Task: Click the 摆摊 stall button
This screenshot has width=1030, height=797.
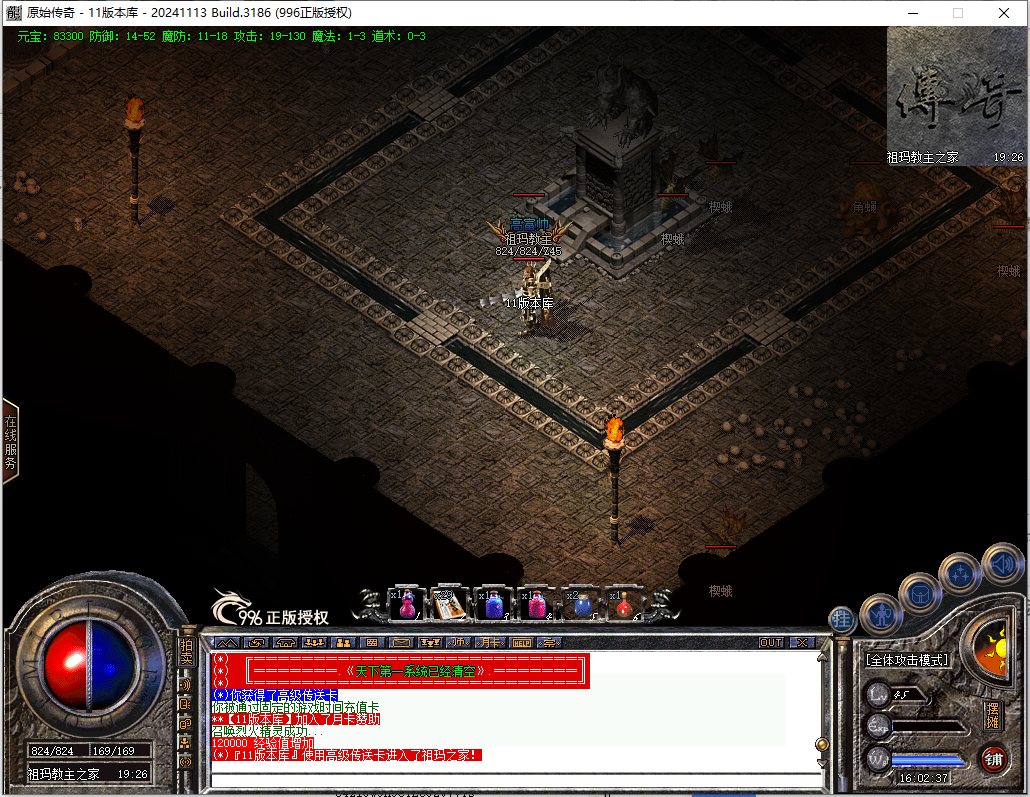Action: 992,715
